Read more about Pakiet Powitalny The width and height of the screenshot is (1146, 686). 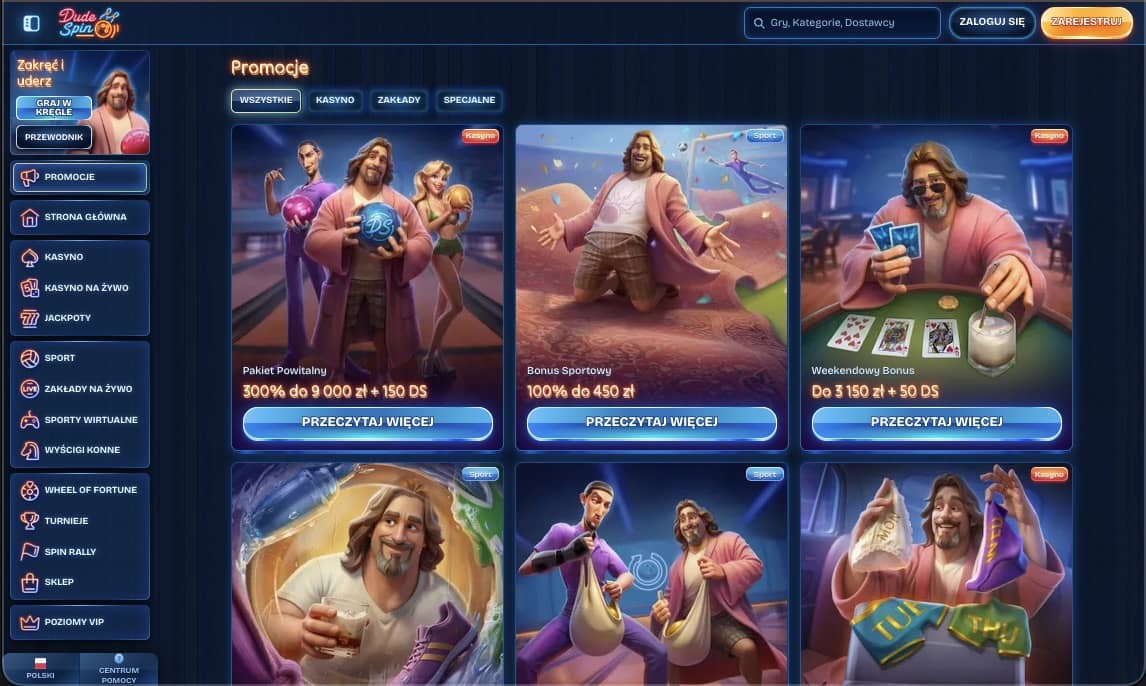coord(367,422)
